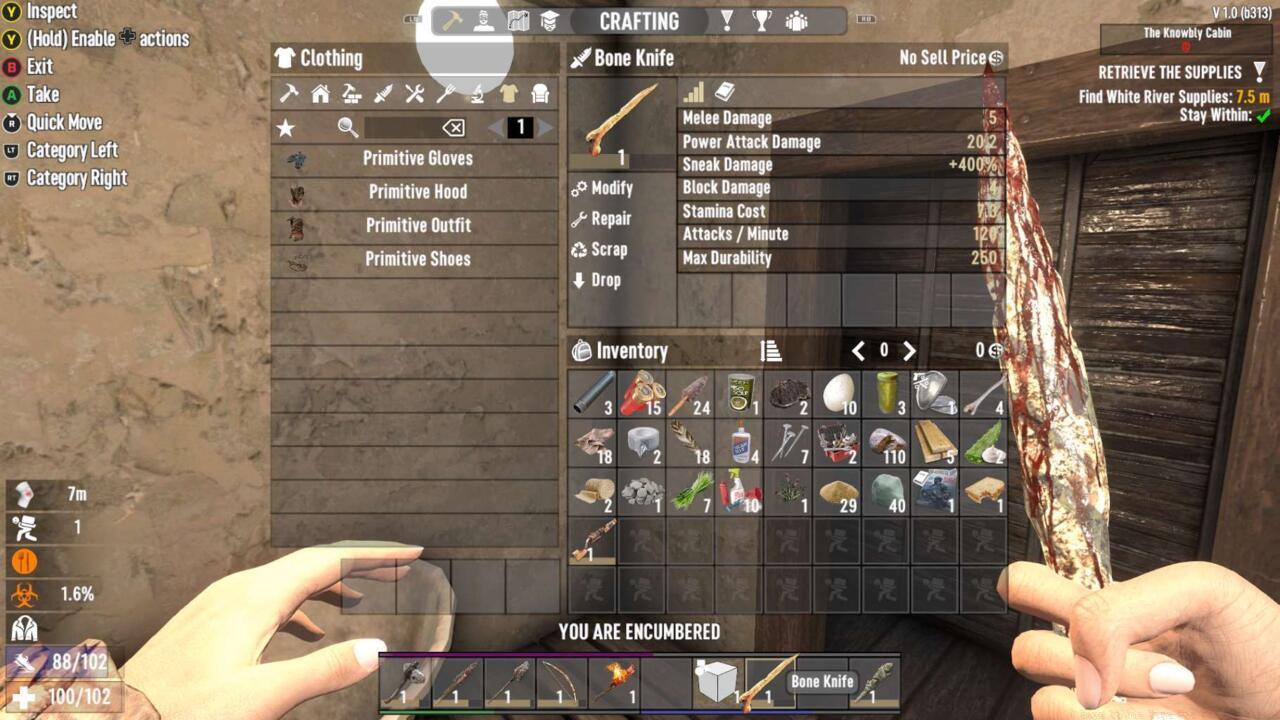Select the Primitive Outfit recipe
The height and width of the screenshot is (720, 1280).
[417, 226]
